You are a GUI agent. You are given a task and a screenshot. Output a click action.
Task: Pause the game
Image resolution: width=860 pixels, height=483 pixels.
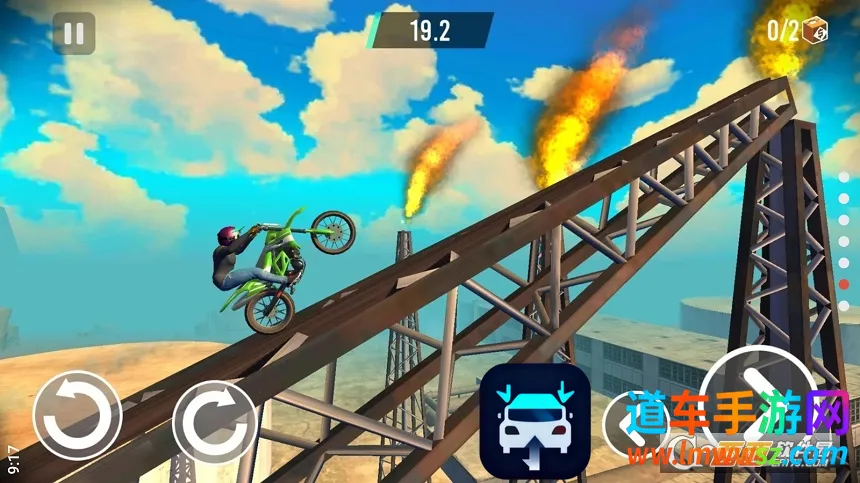(73, 33)
